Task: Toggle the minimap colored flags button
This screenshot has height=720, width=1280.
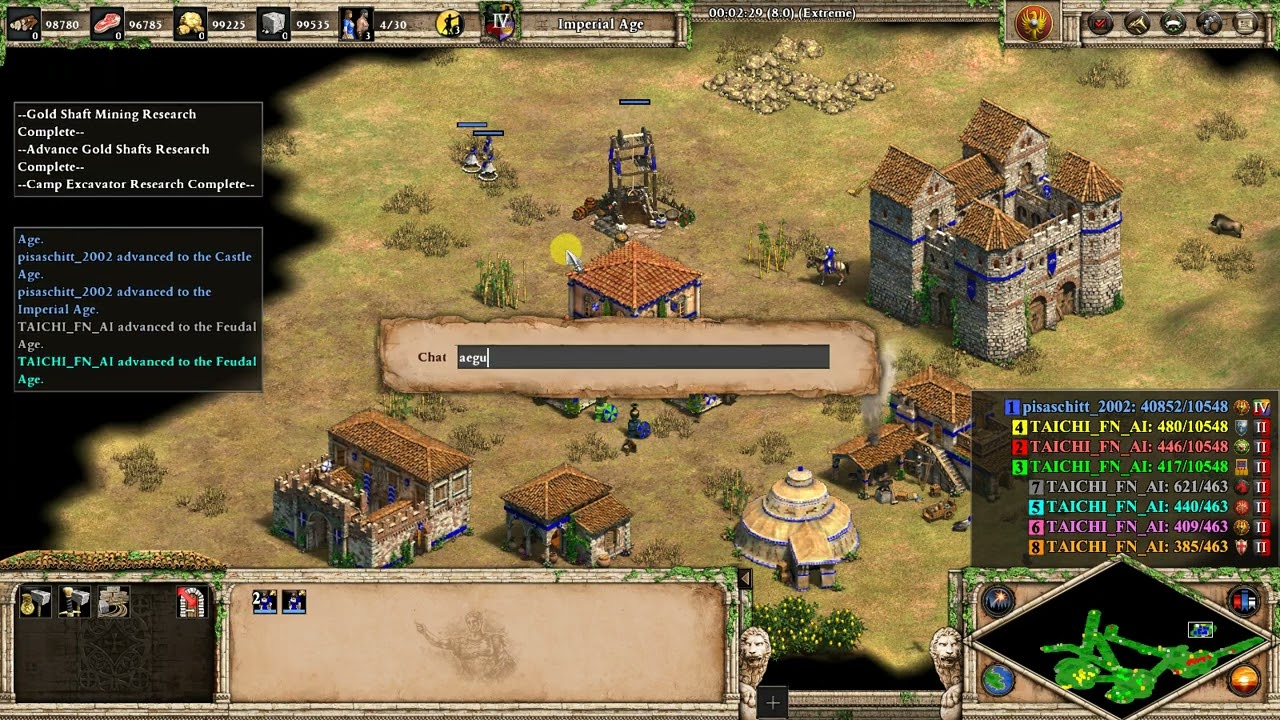Action: pos(1244,601)
